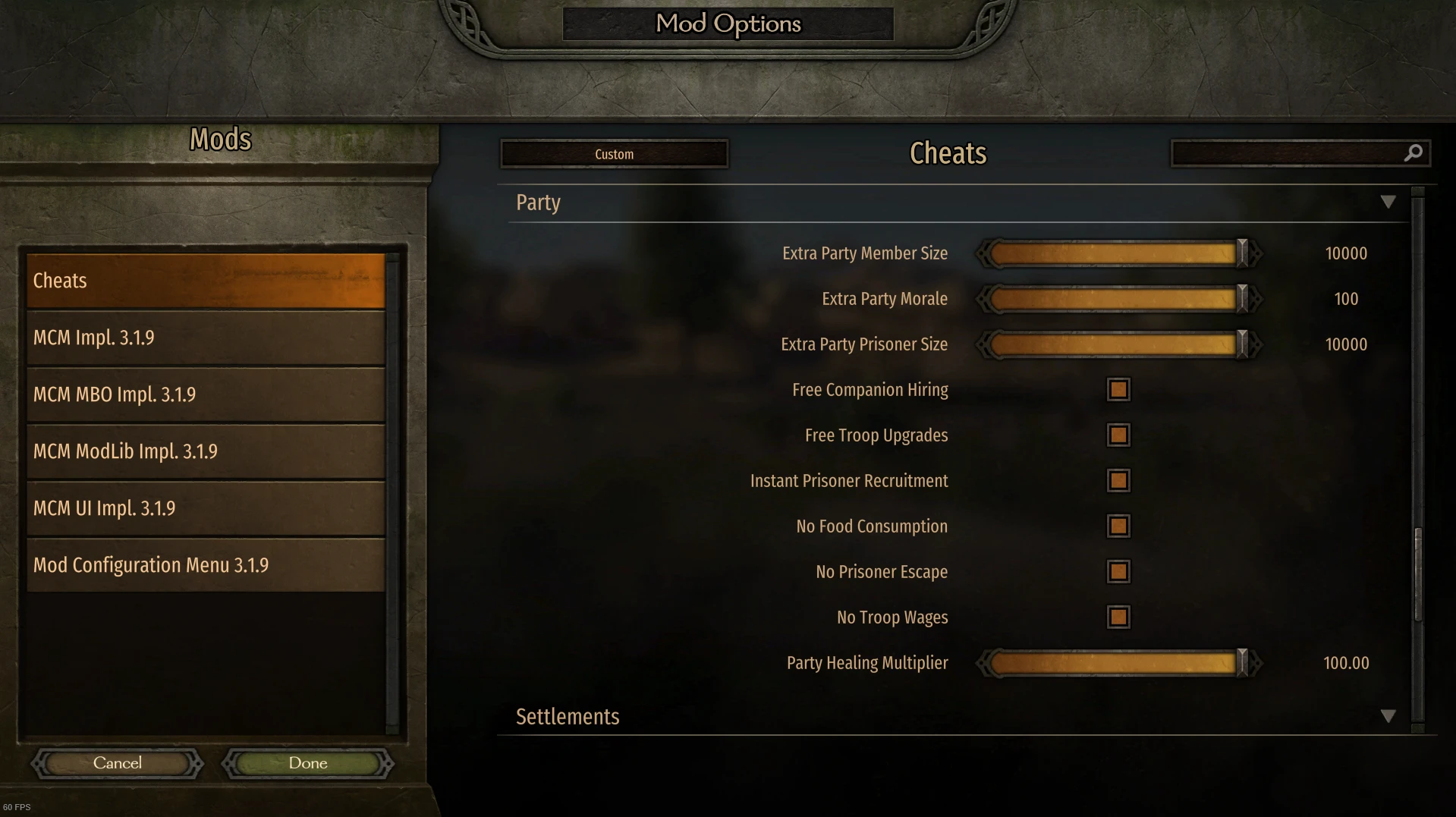Select MCM UI Impl. 3.1.9

[205, 507]
